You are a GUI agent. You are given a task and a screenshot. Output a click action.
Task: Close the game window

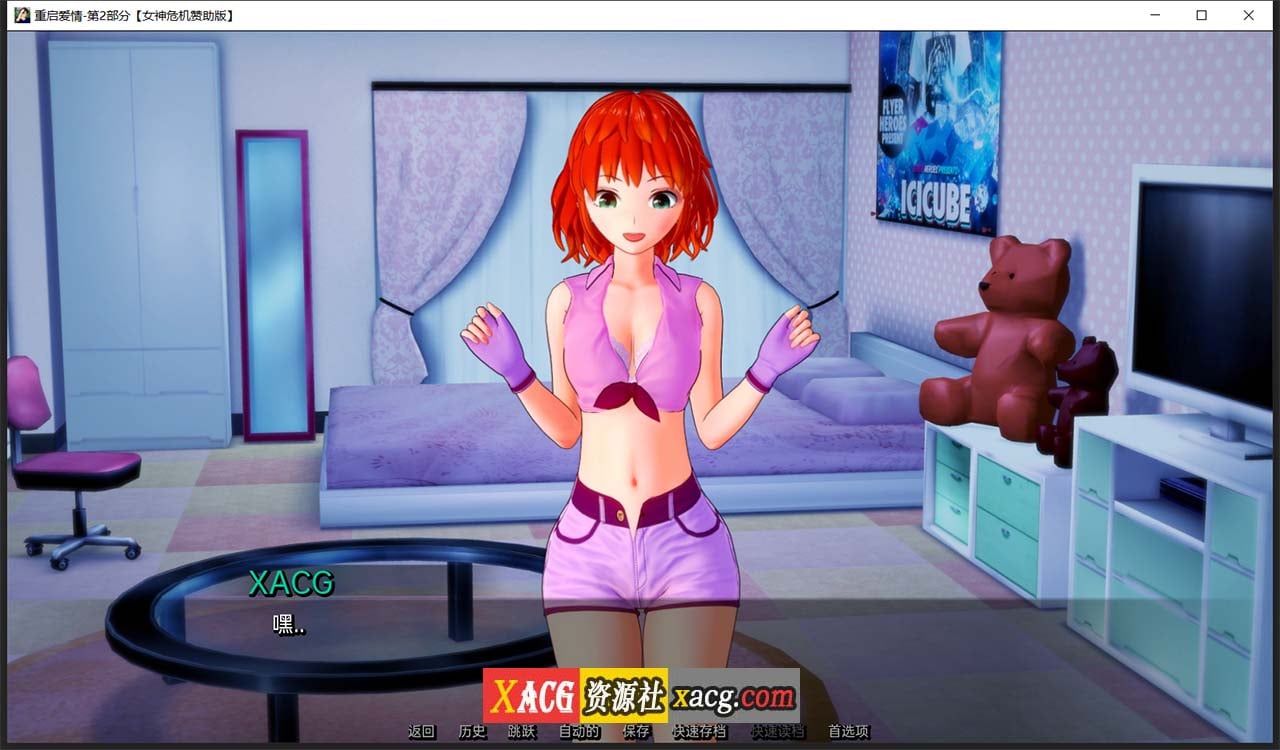coord(1247,15)
